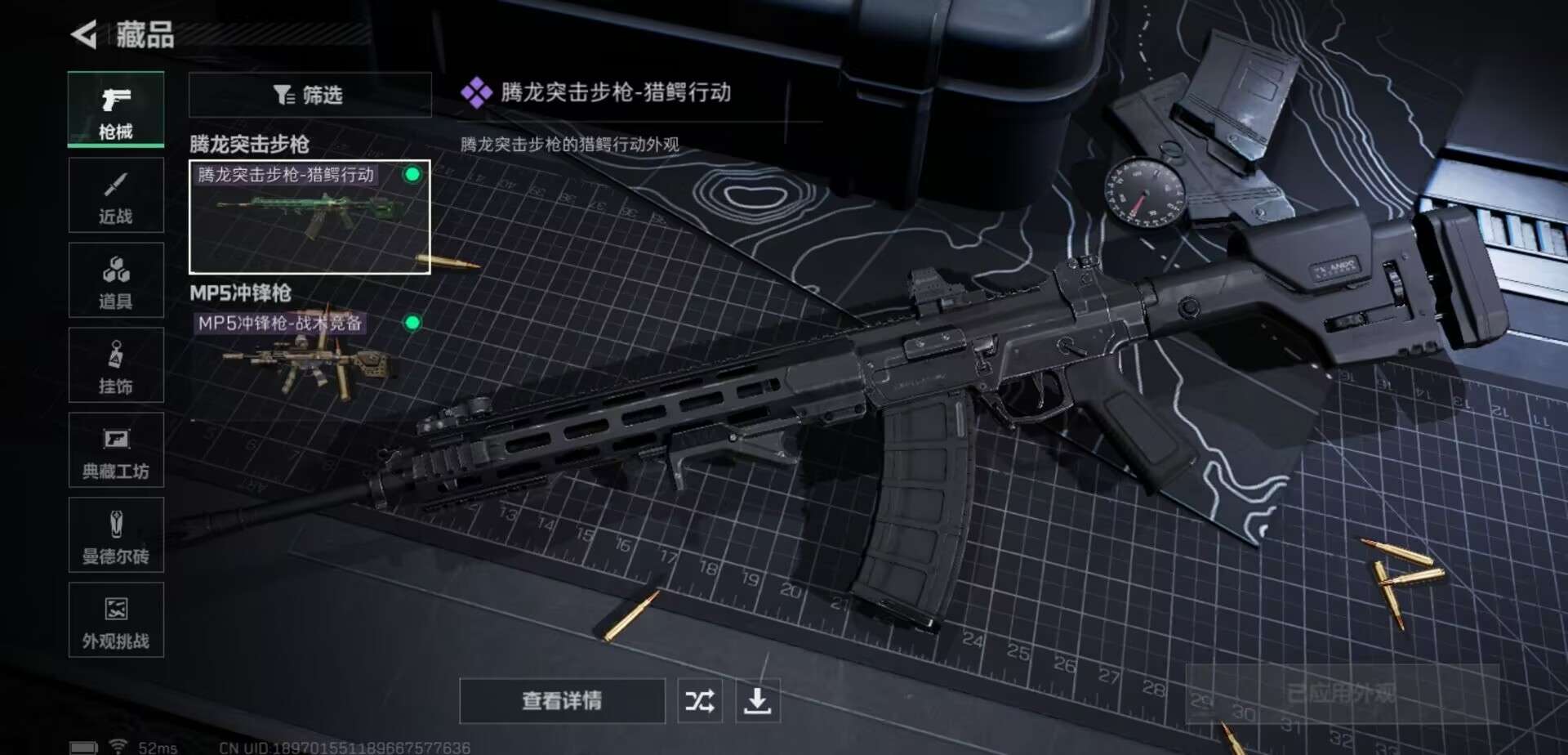This screenshot has height=755, width=1568.
Task: Open the 近战 melee weapons category
Action: coord(116,196)
